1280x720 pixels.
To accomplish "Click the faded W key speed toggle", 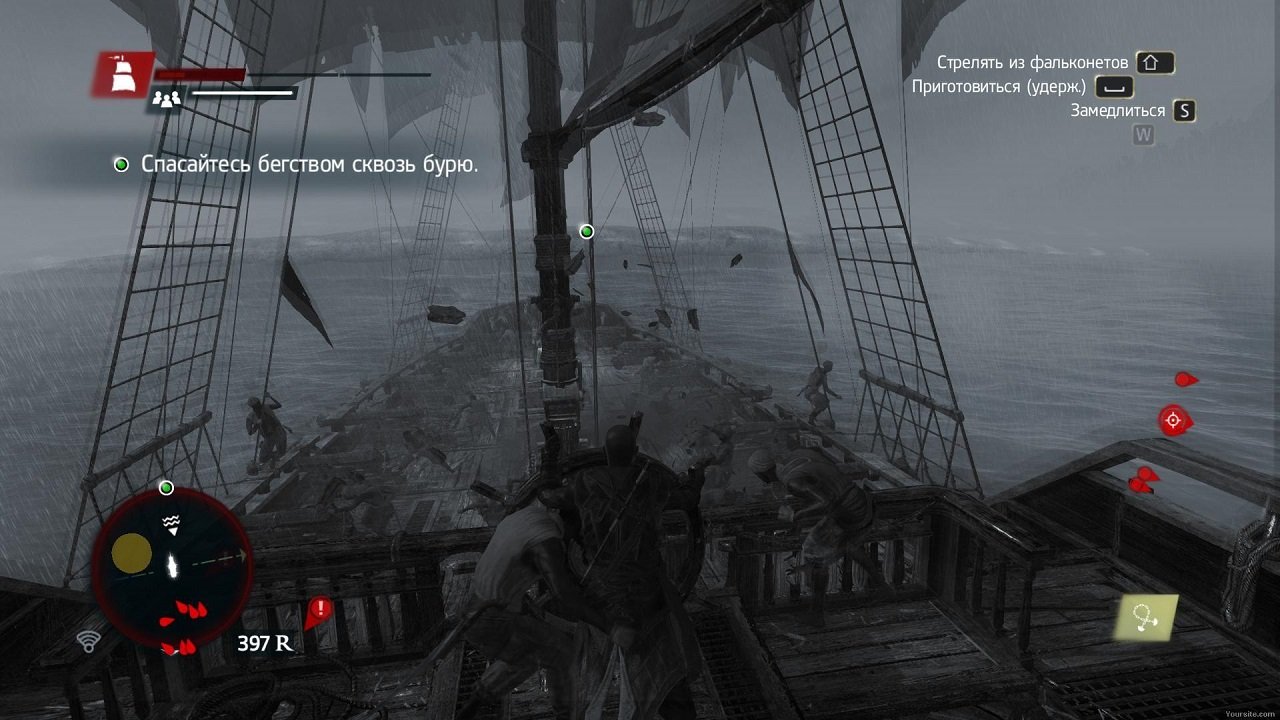I will coord(1141,134).
